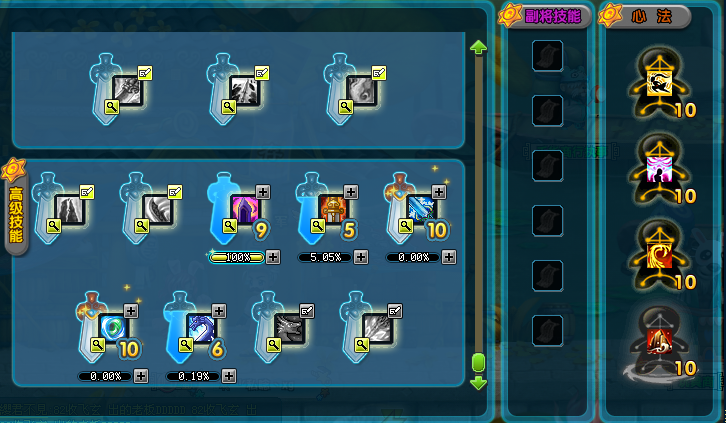Image resolution: width=726 pixels, height=423 pixels.
Task: Select the green orb skill icon
Action: coord(113,329)
